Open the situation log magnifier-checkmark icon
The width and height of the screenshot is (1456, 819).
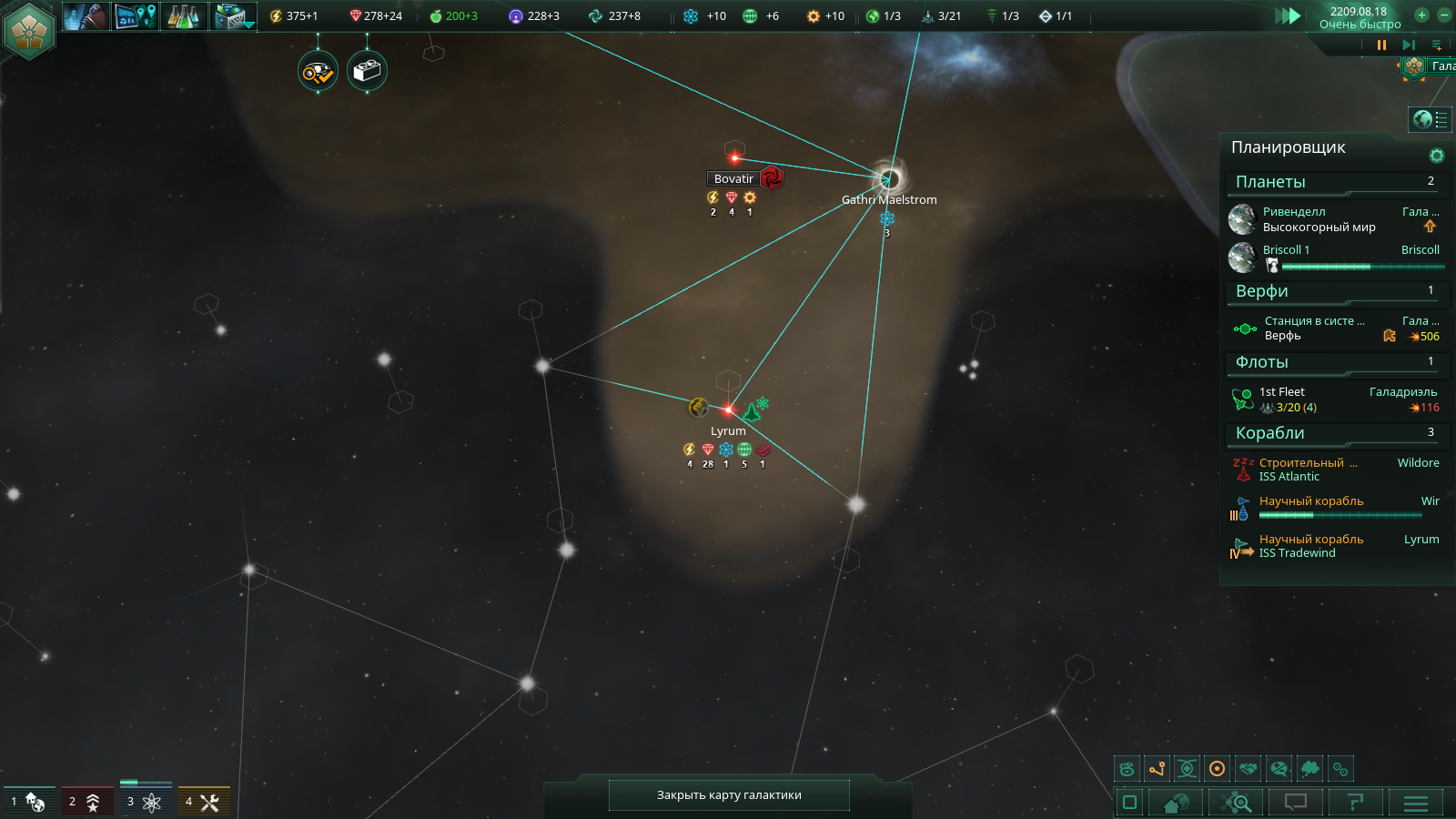(318, 72)
